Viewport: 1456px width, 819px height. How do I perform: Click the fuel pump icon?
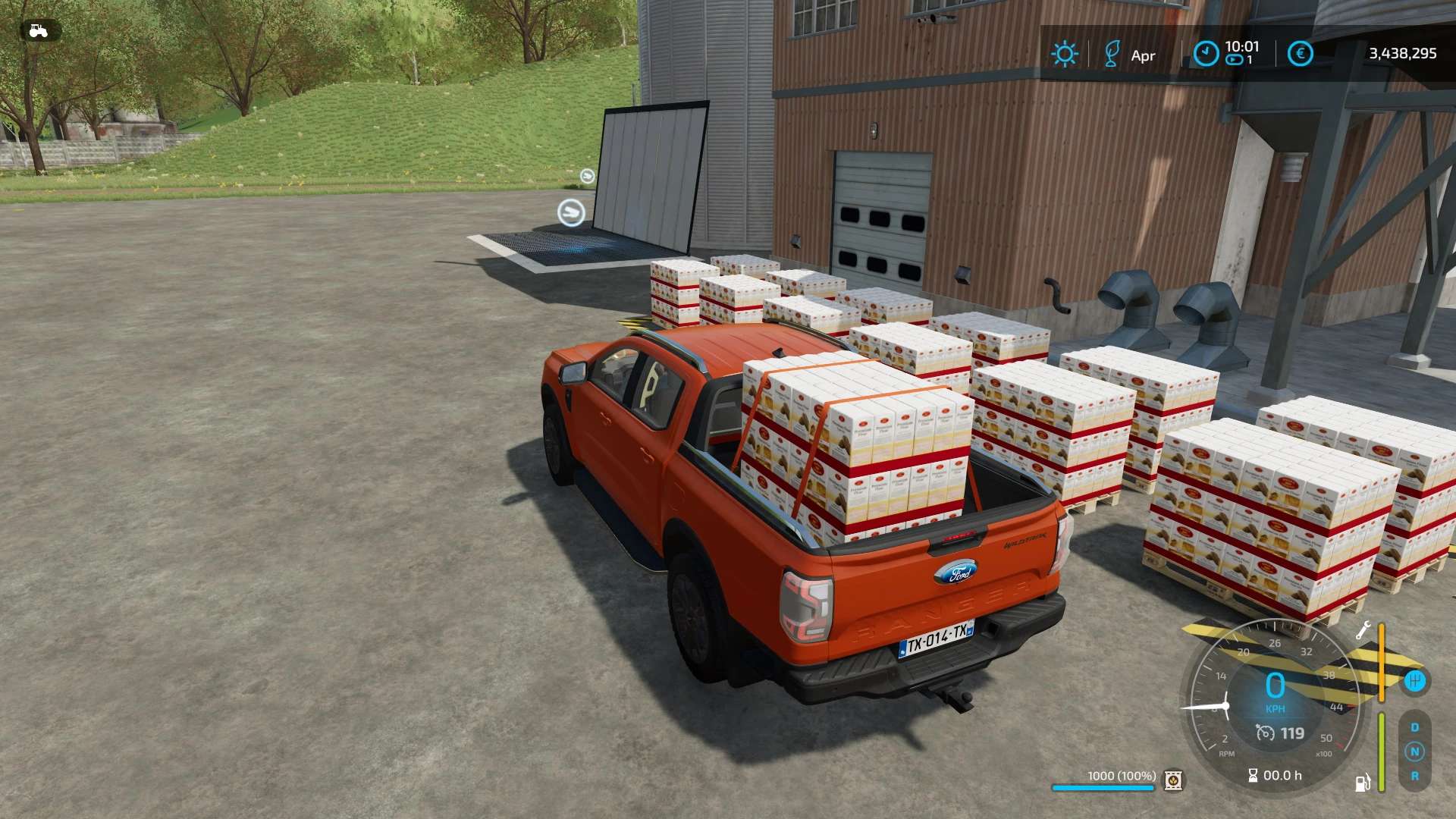[x=1363, y=783]
